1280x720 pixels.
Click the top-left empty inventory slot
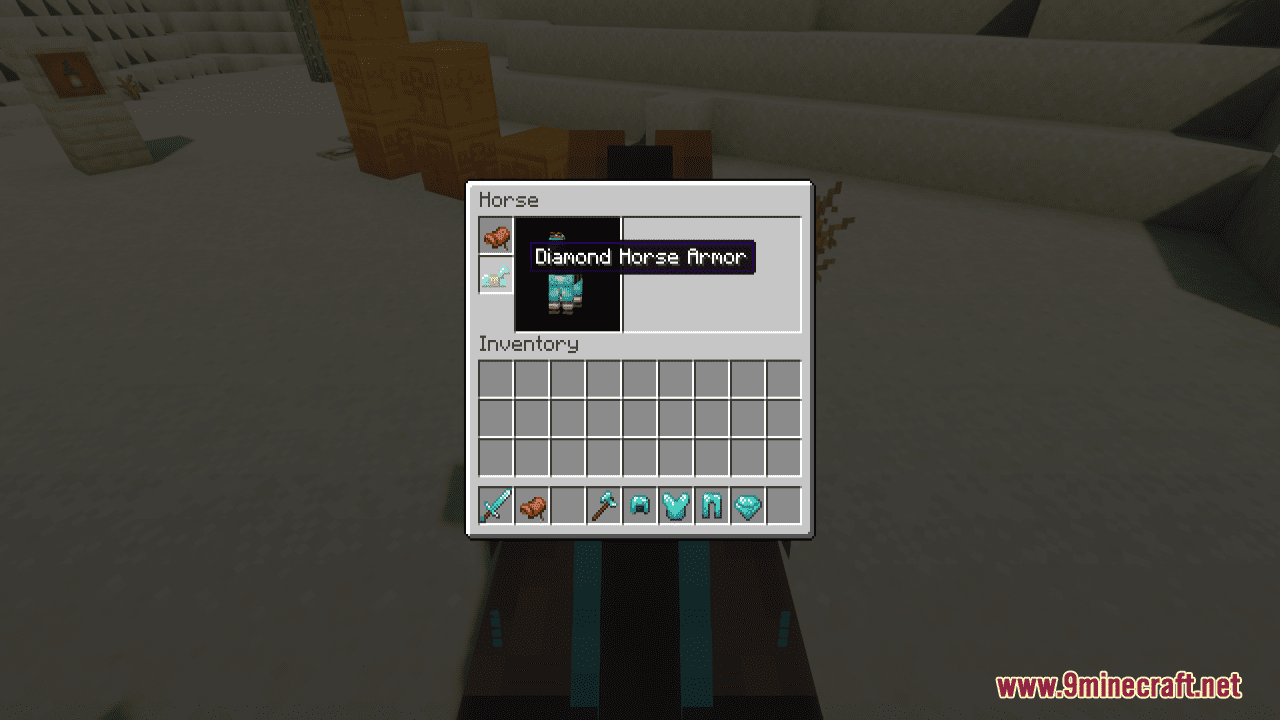coord(495,378)
